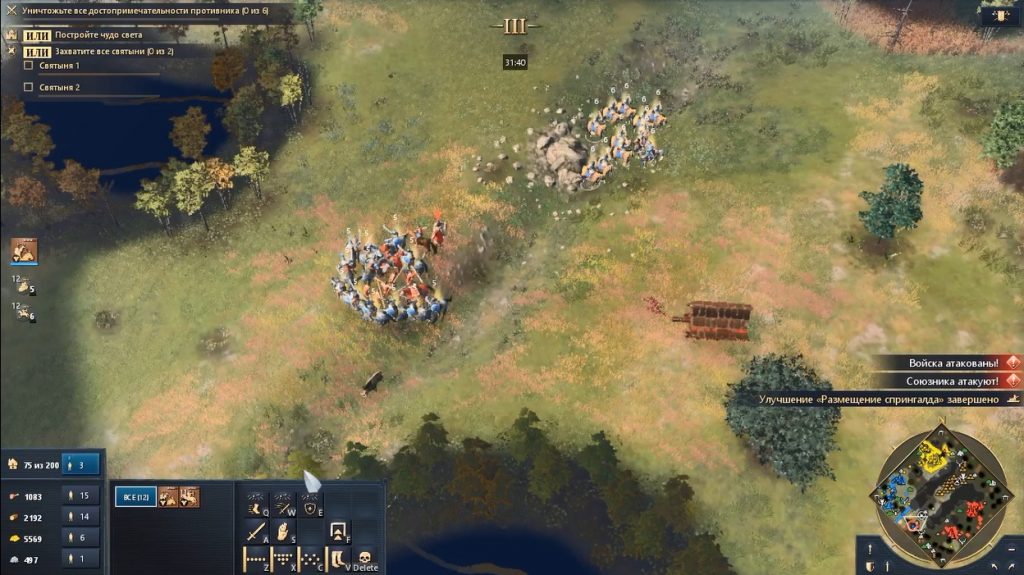Pick the staggered formation button

pos(311,559)
